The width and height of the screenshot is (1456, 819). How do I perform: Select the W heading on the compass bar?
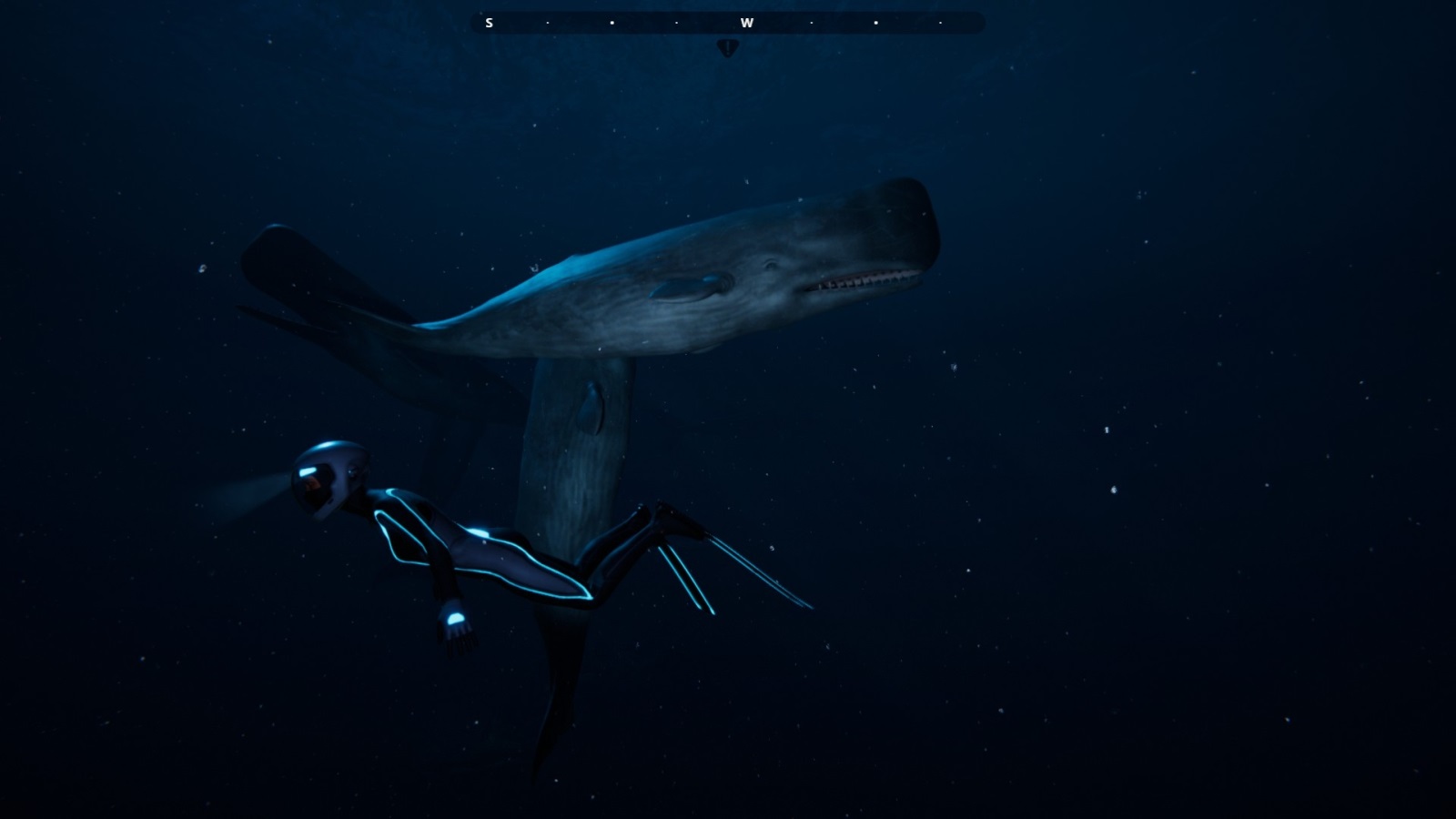(x=746, y=23)
